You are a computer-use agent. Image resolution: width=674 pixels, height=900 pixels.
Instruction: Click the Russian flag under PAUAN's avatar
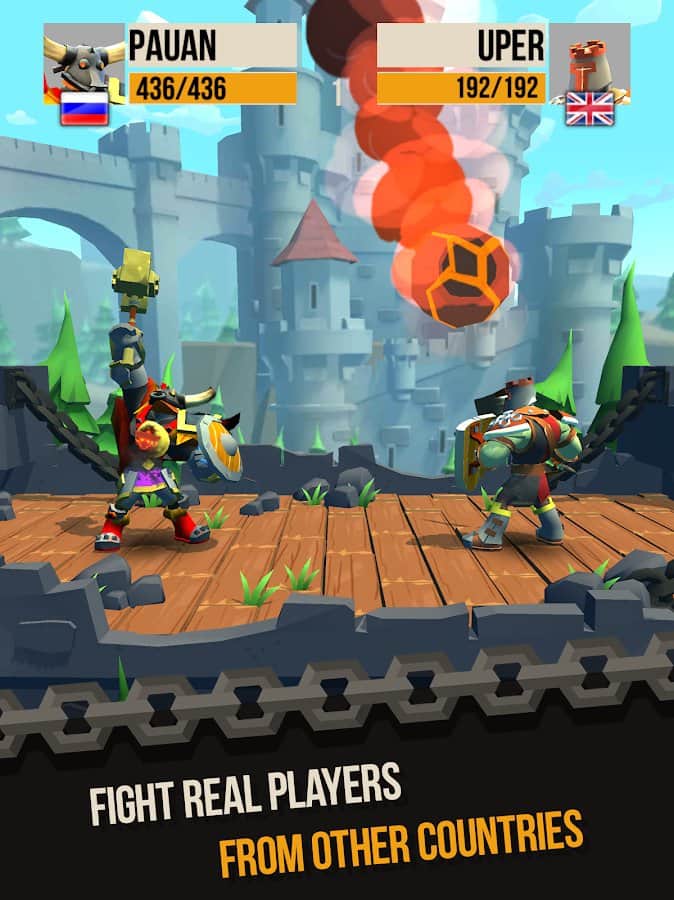[84, 108]
